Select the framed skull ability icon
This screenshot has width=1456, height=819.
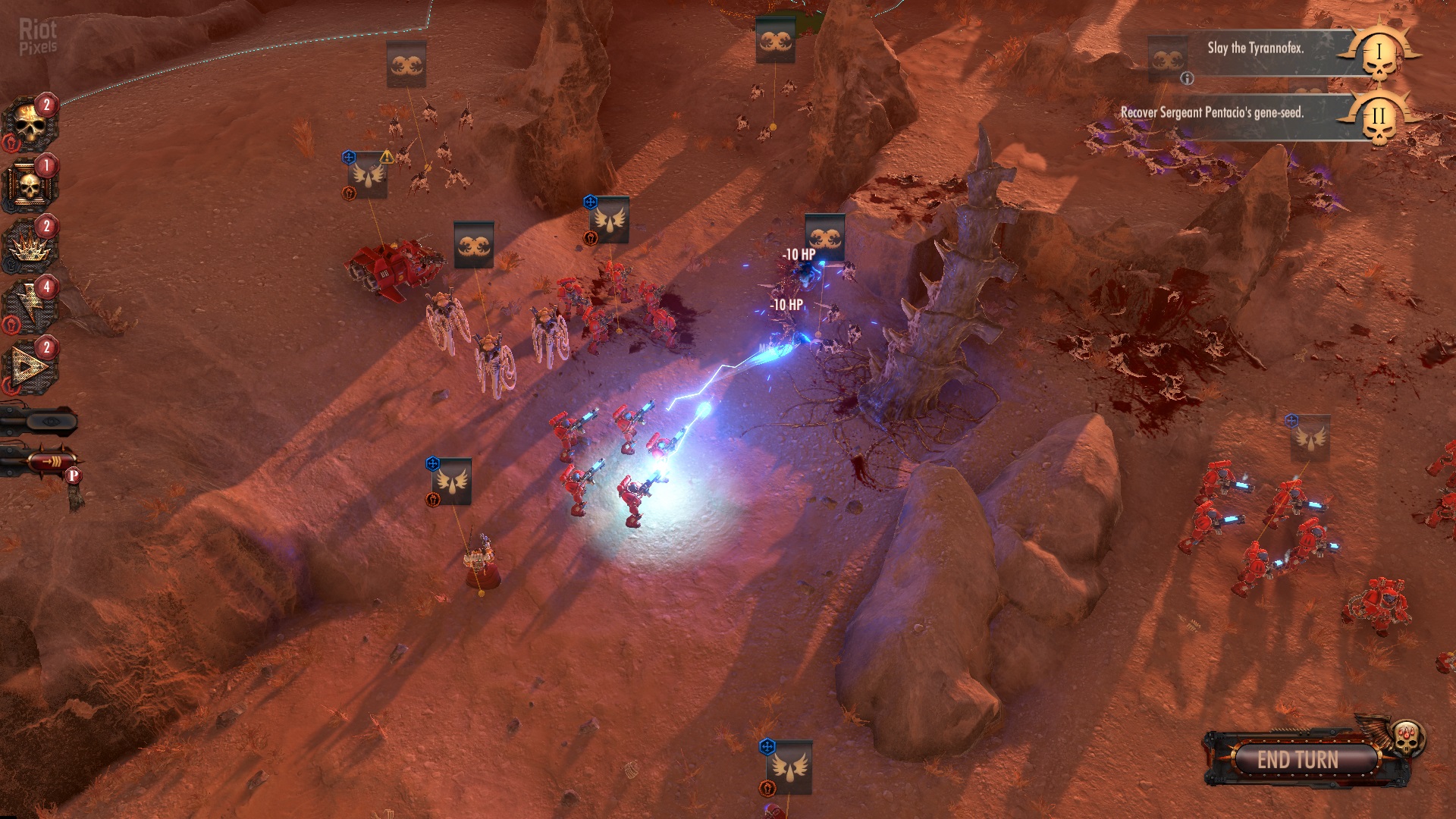point(29,186)
